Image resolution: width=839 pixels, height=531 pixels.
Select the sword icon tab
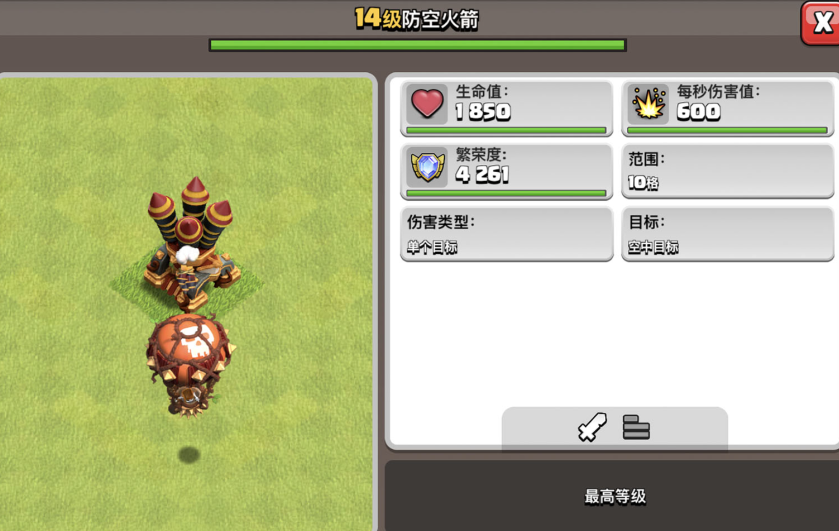pyautogui.click(x=592, y=428)
